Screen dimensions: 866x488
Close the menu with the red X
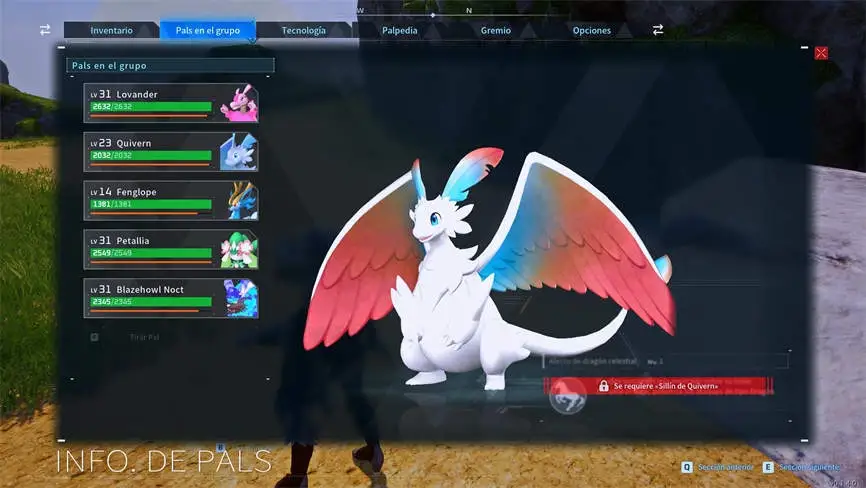pos(821,53)
